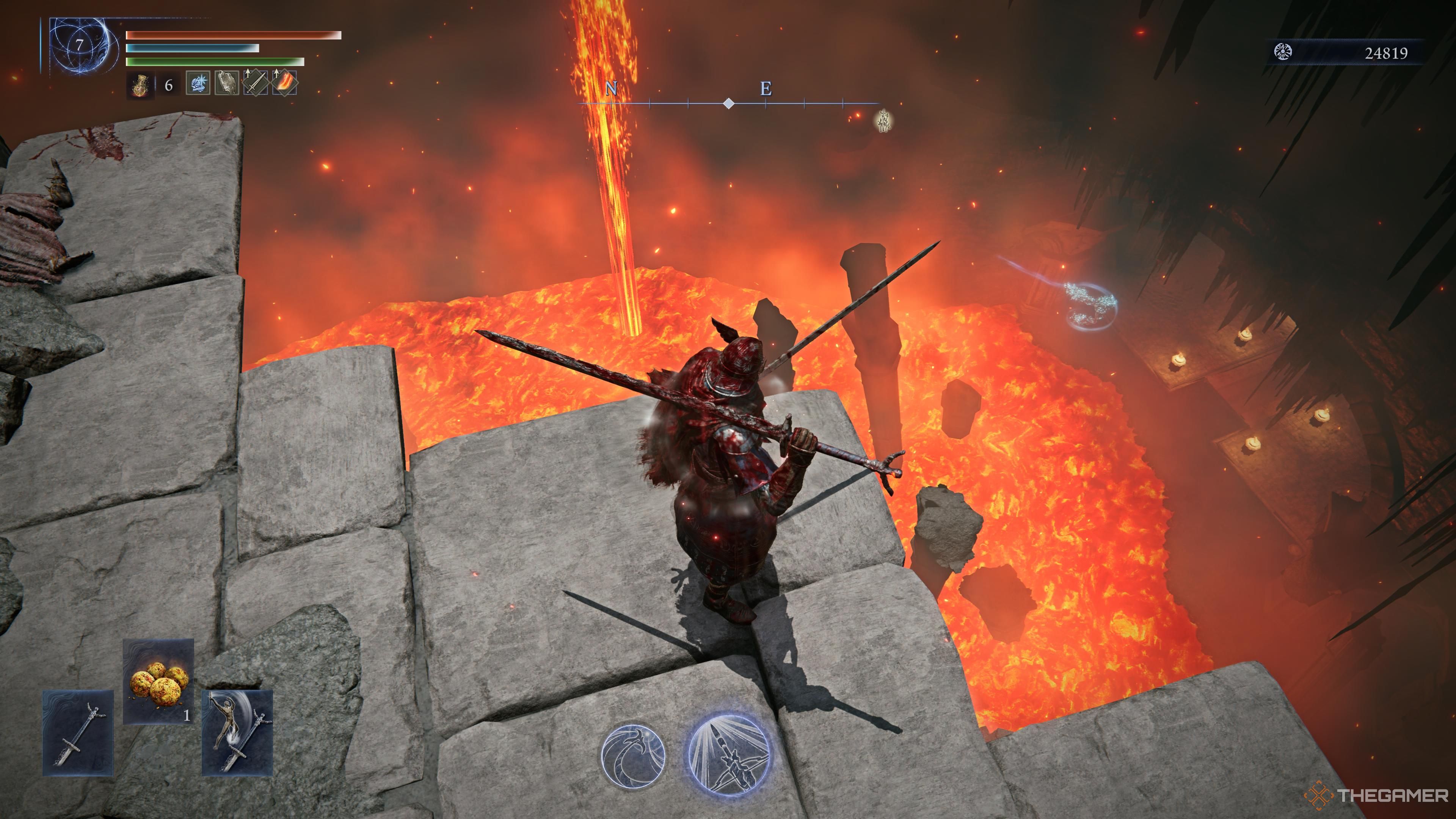This screenshot has width=1456, height=819.
Task: Inspect the blue gauntlet sparkle buff icon
Action: coord(198,84)
